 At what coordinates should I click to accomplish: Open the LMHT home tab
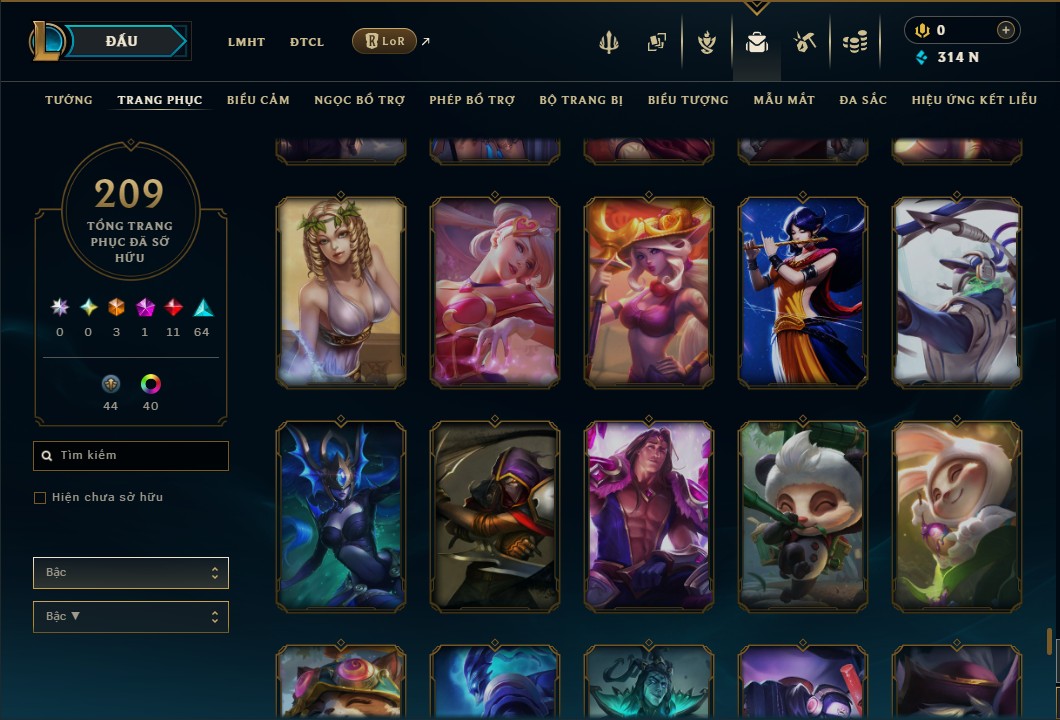[246, 42]
